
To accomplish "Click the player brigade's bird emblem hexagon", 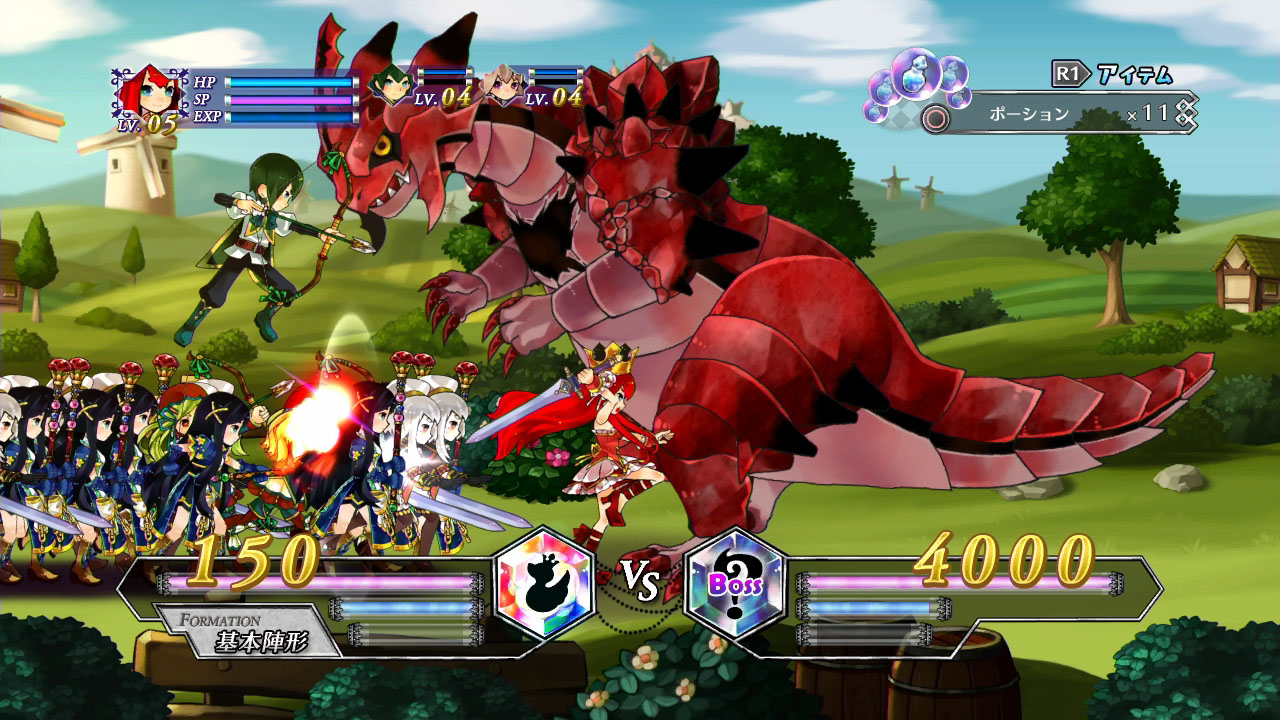I will click(545, 582).
